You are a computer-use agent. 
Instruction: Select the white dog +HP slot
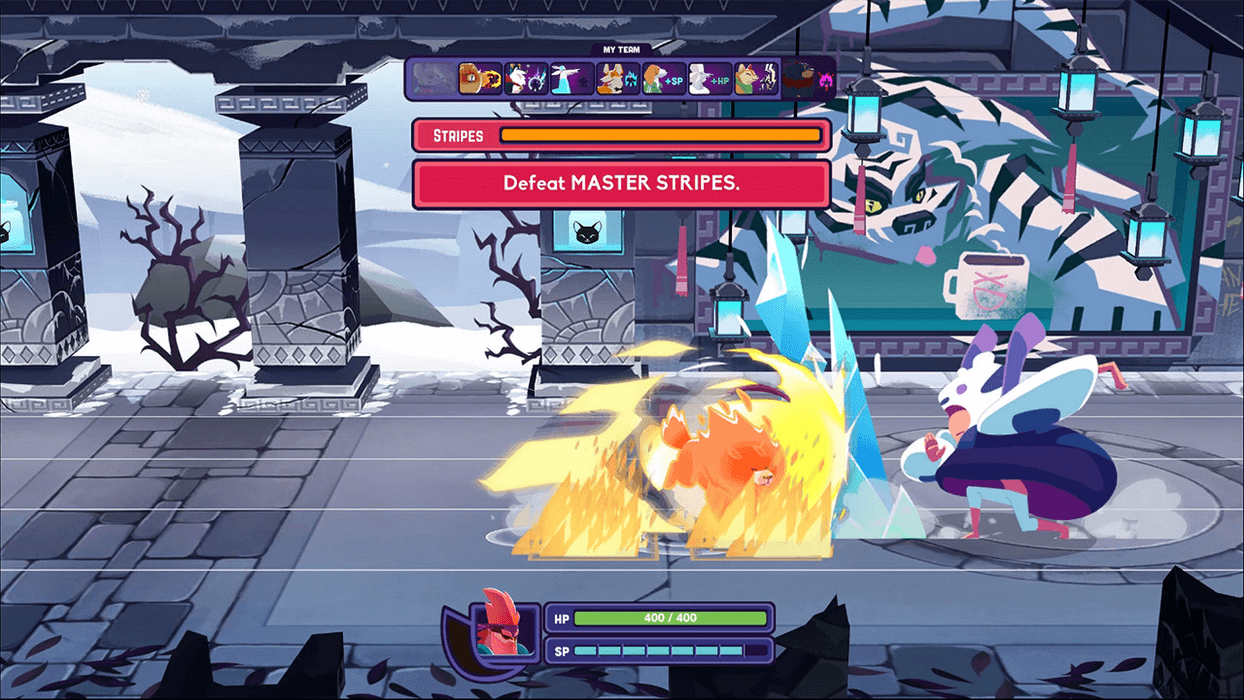(x=710, y=78)
